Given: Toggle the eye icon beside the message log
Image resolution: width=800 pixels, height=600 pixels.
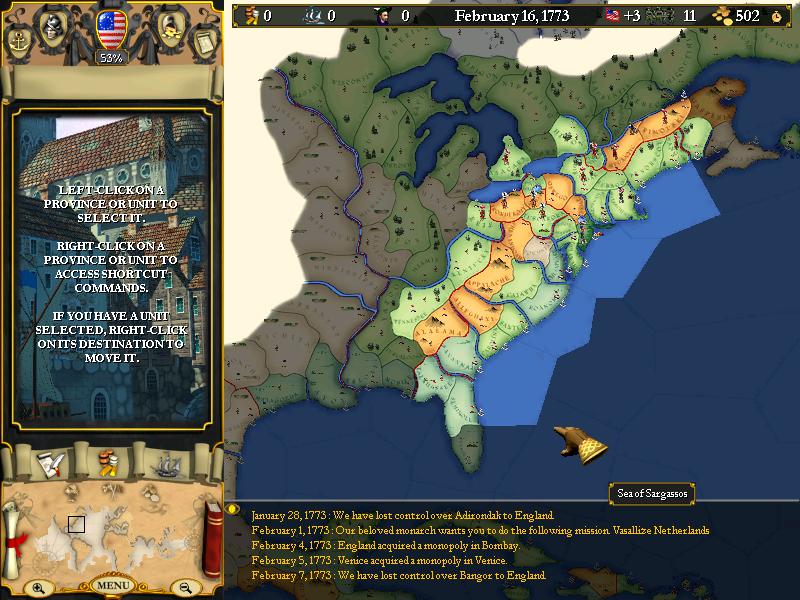Looking at the screenshot, I should [235, 508].
